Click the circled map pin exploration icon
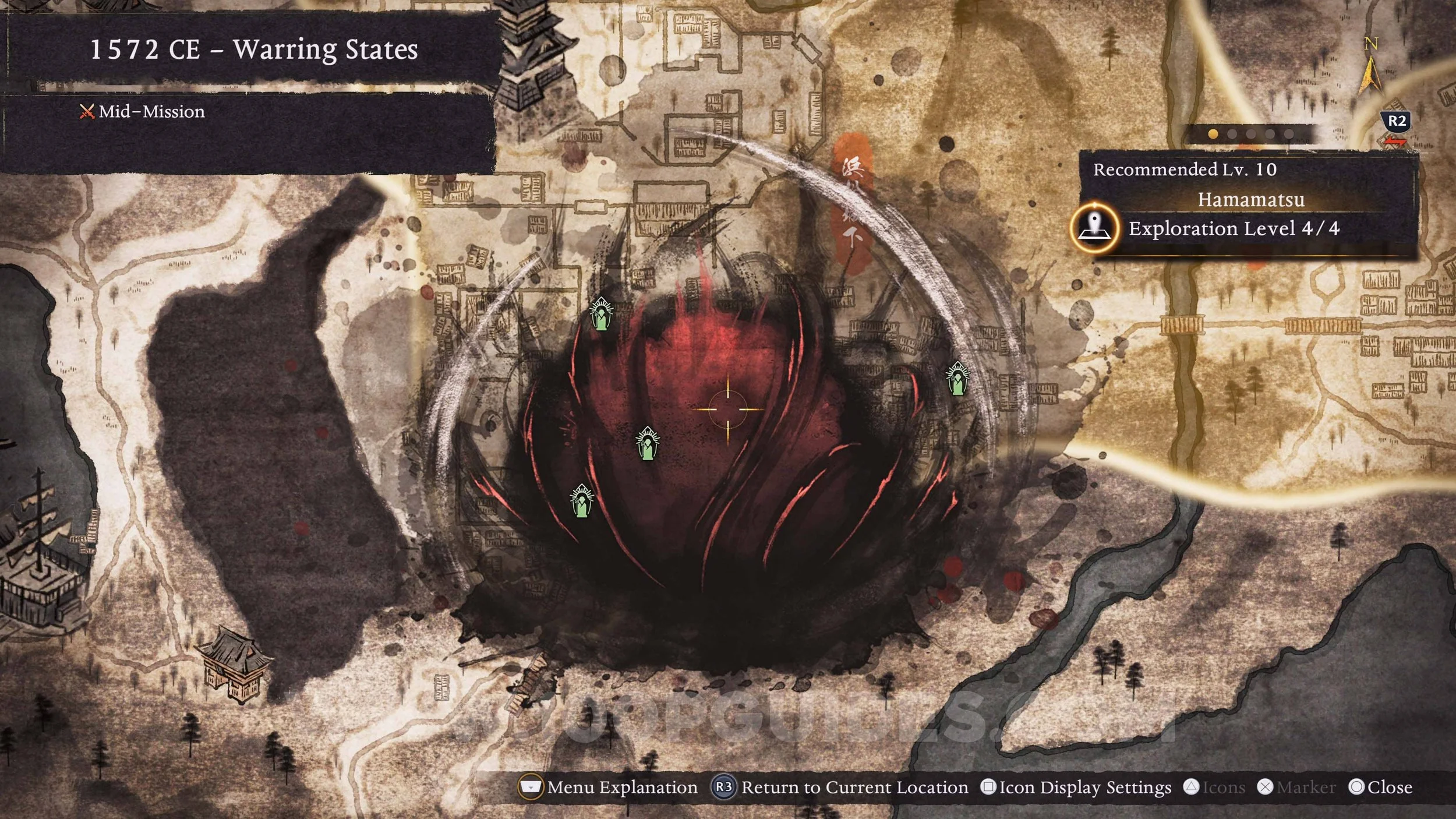Viewport: 1456px width, 819px height. coord(1094,228)
